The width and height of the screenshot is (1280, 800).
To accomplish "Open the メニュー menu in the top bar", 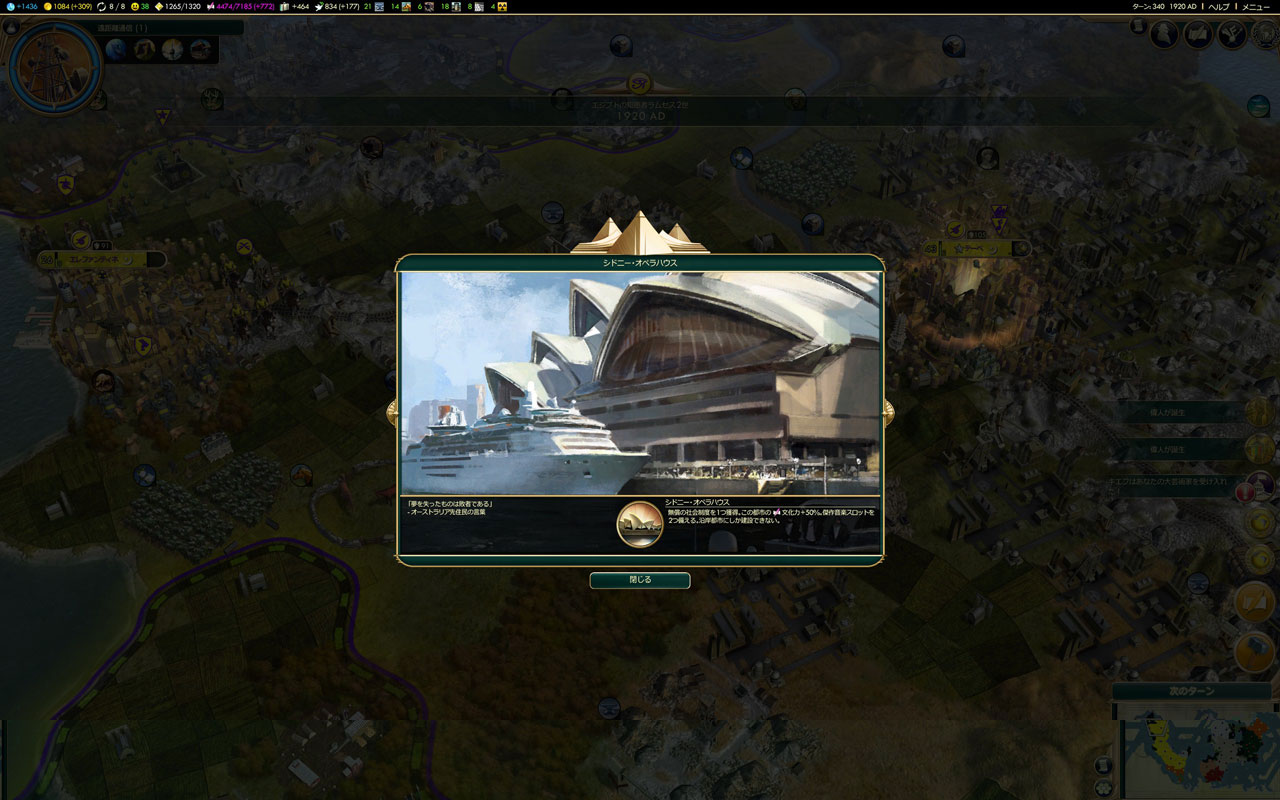I will point(1256,6).
